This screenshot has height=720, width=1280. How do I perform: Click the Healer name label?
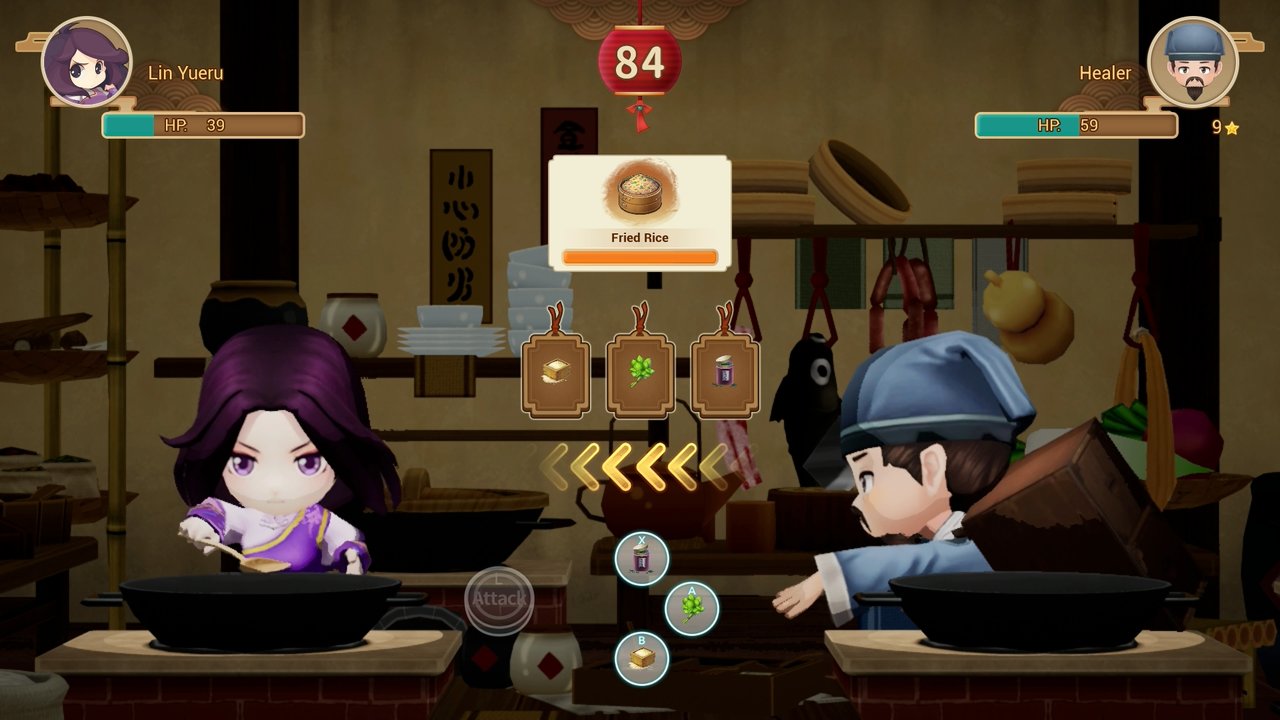[x=1108, y=72]
